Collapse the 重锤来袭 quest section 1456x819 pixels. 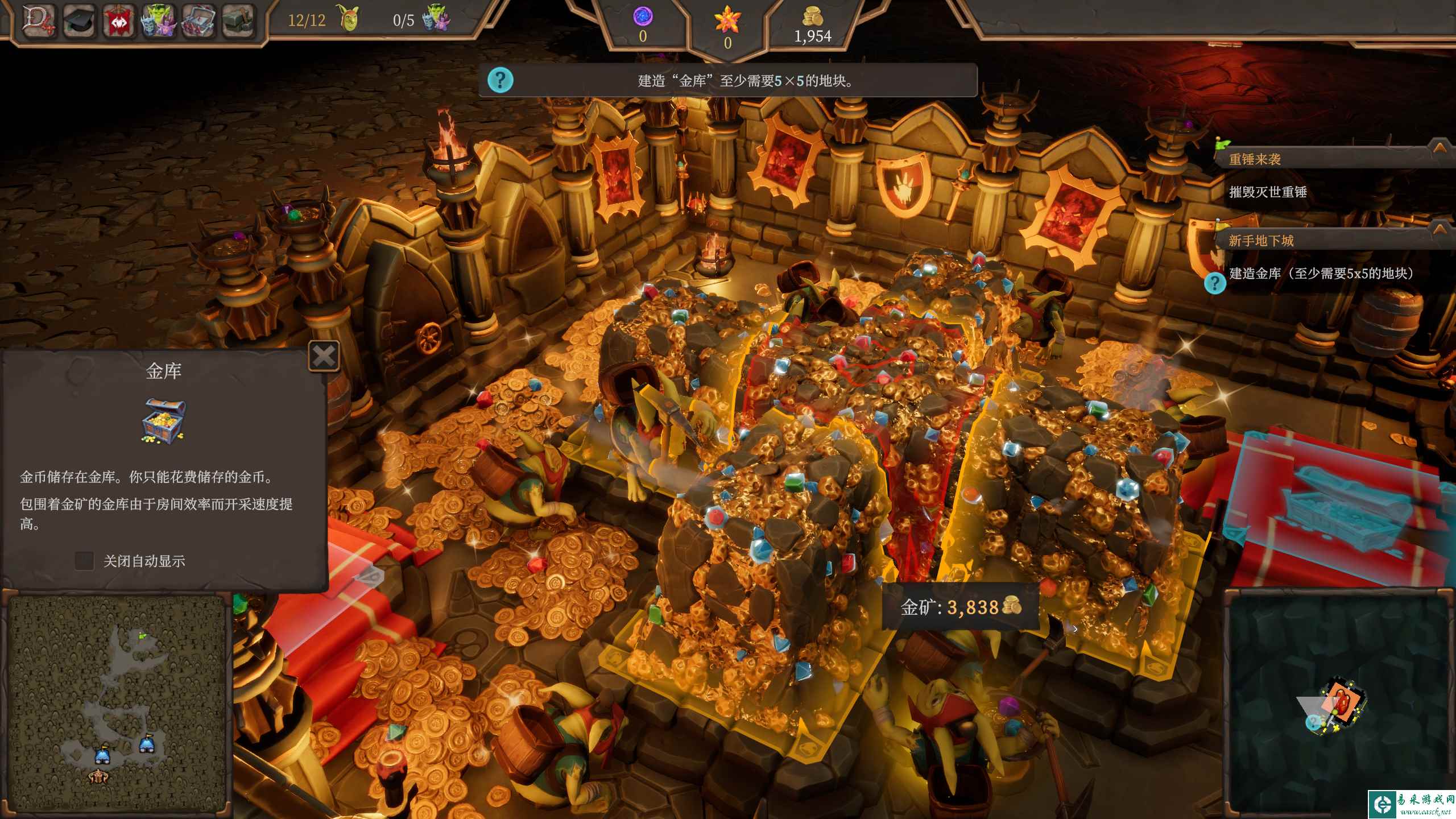click(x=1440, y=148)
